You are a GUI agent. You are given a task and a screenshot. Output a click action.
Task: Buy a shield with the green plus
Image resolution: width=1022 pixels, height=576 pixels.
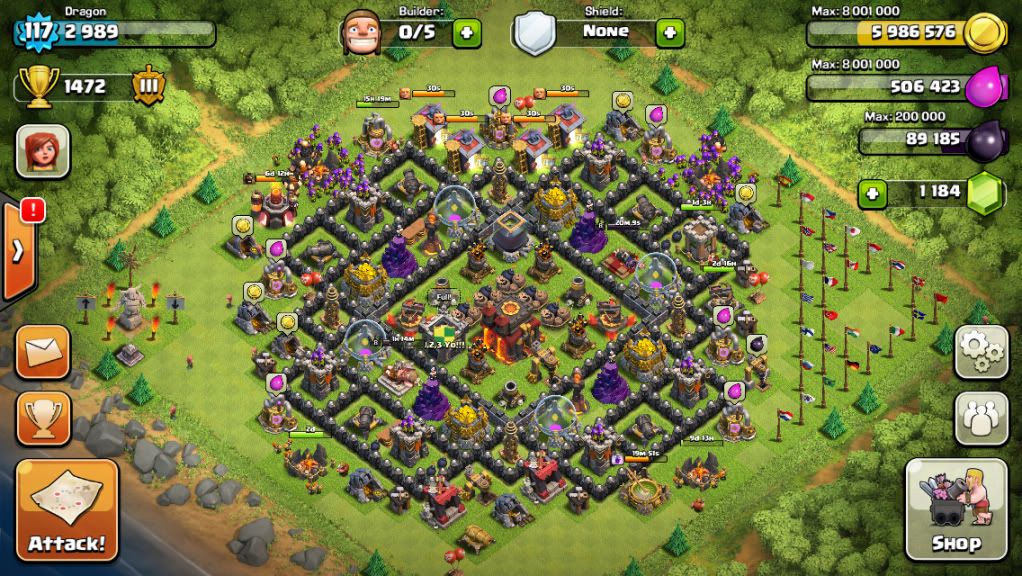[670, 32]
